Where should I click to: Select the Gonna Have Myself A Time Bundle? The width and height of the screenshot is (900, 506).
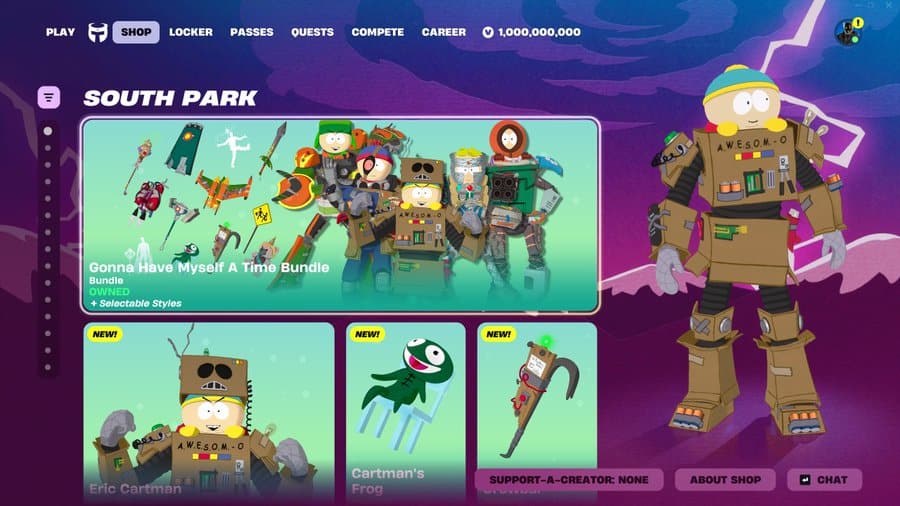tap(340, 215)
